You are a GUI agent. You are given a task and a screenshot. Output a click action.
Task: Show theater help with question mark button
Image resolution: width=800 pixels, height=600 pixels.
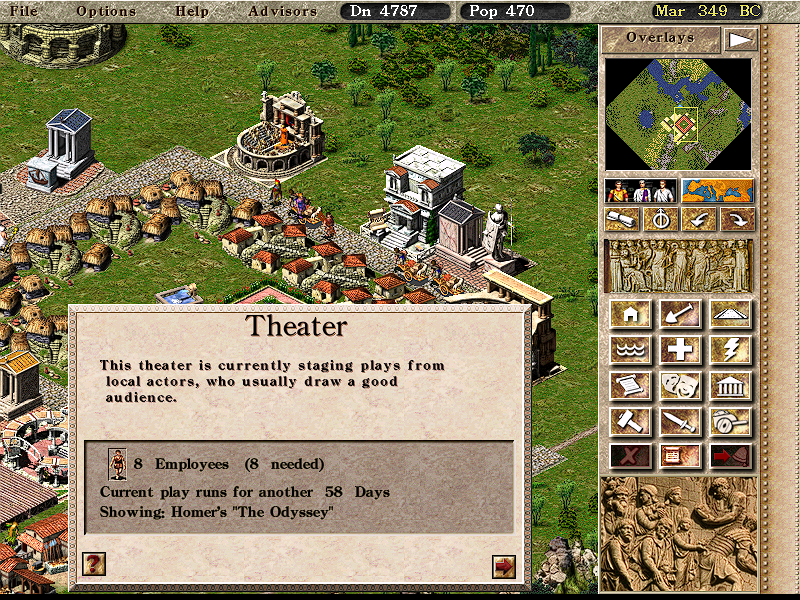coord(93,564)
